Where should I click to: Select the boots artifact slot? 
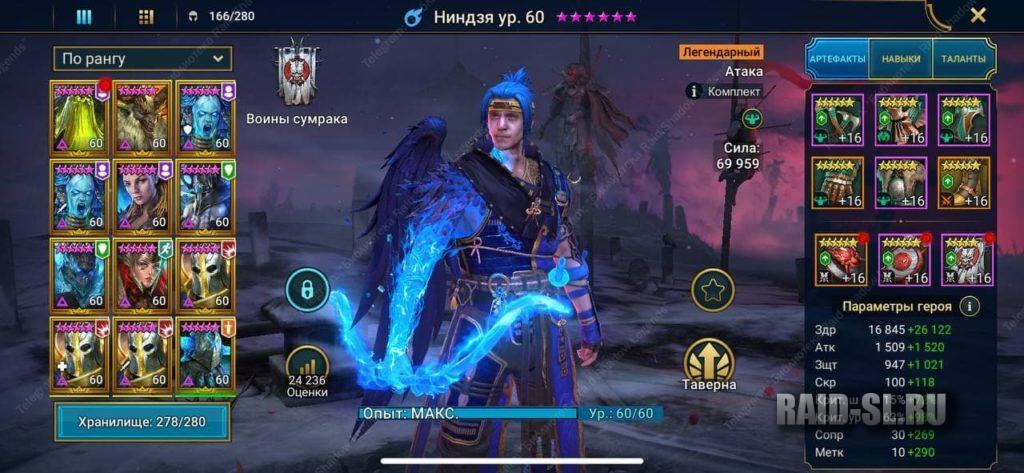pos(964,182)
